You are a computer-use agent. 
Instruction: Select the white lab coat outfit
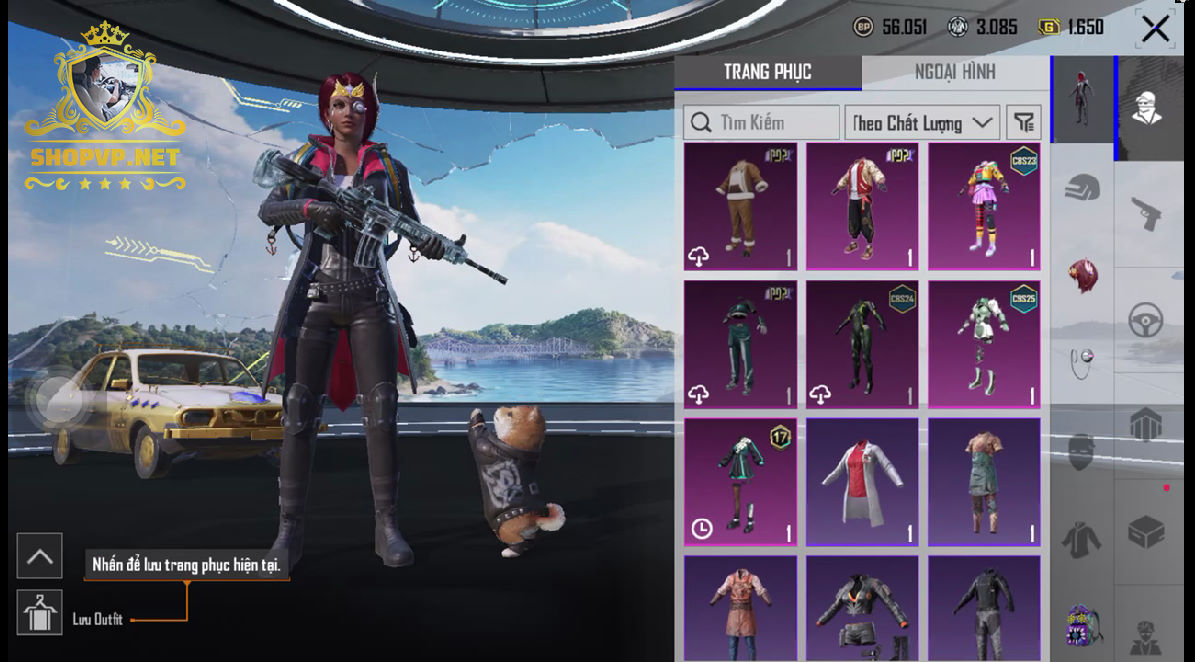pyautogui.click(x=862, y=482)
